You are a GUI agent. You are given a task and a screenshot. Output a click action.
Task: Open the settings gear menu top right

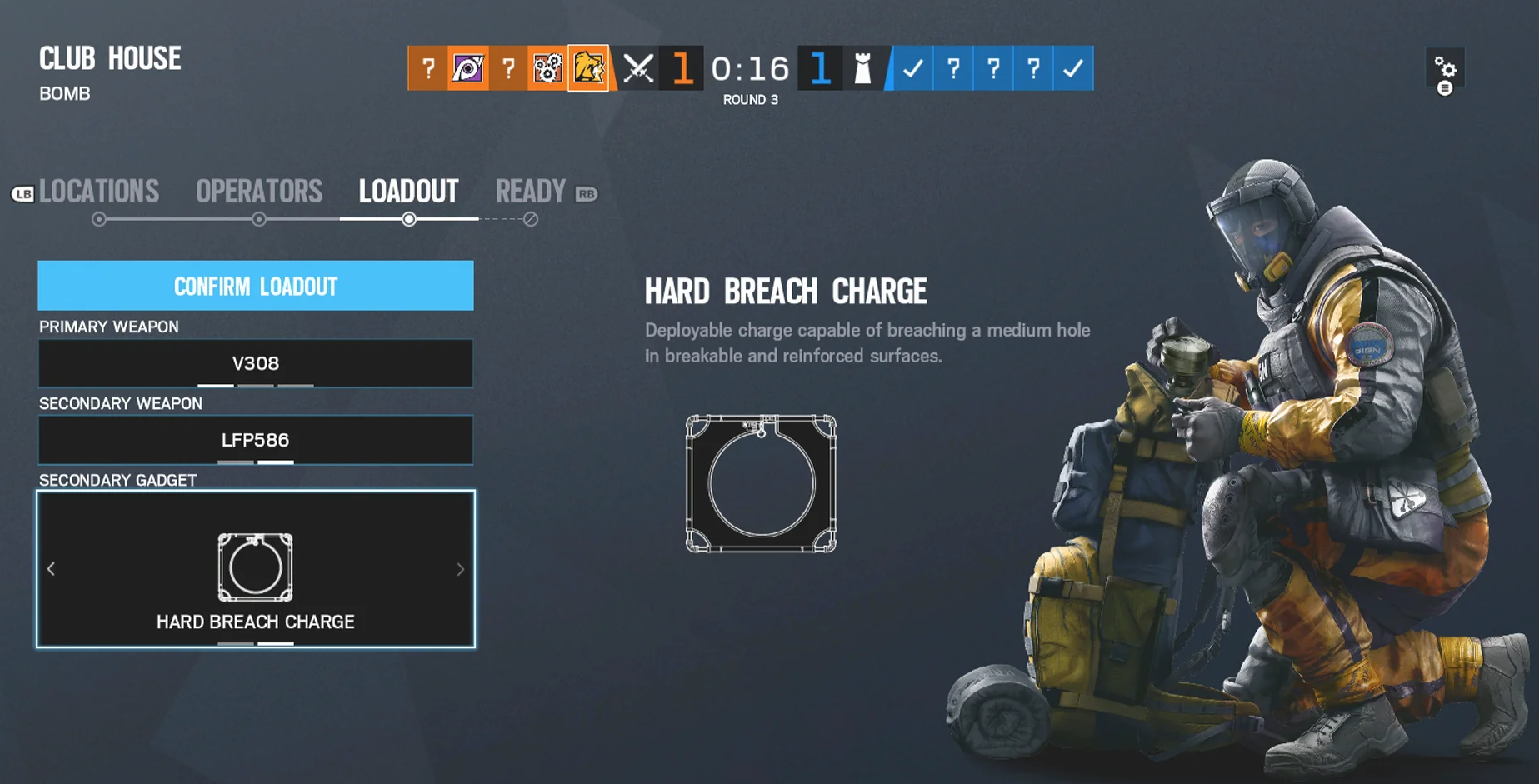(x=1447, y=68)
